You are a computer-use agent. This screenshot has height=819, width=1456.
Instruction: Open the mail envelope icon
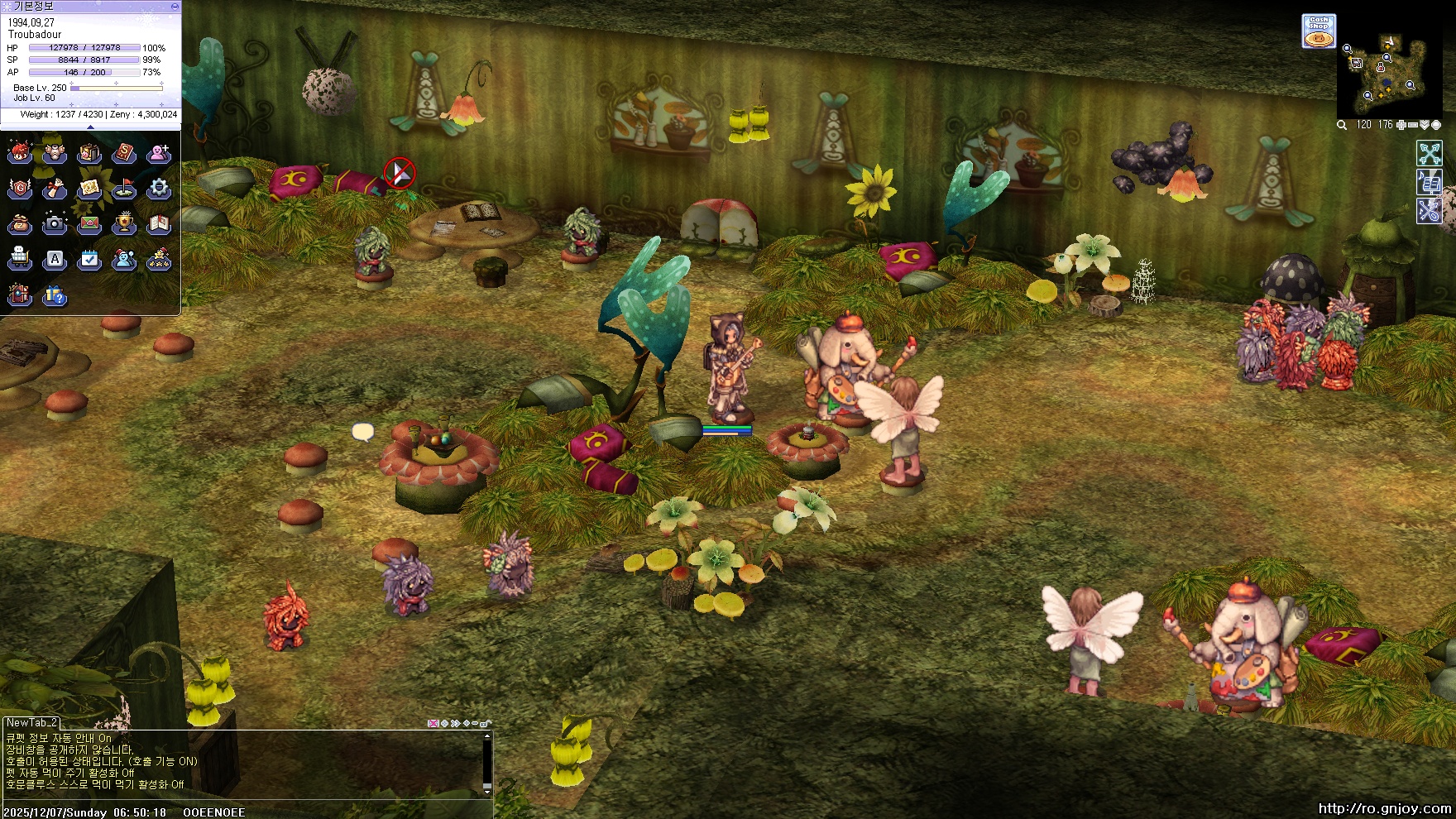[89, 224]
